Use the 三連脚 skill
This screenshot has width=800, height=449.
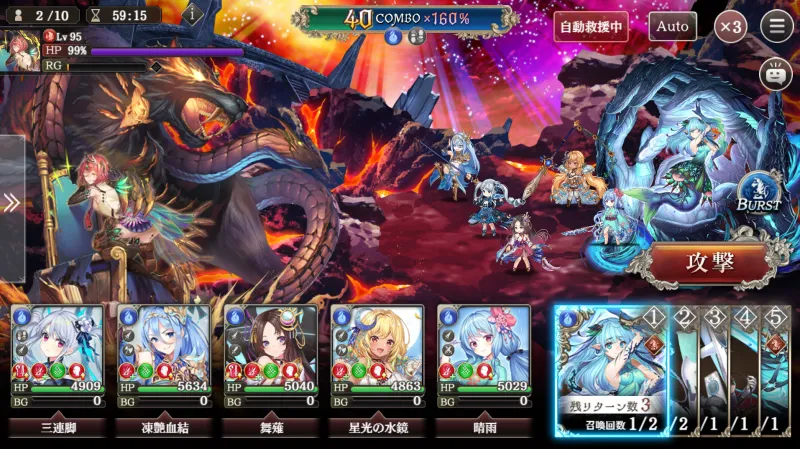pyautogui.click(x=56, y=428)
